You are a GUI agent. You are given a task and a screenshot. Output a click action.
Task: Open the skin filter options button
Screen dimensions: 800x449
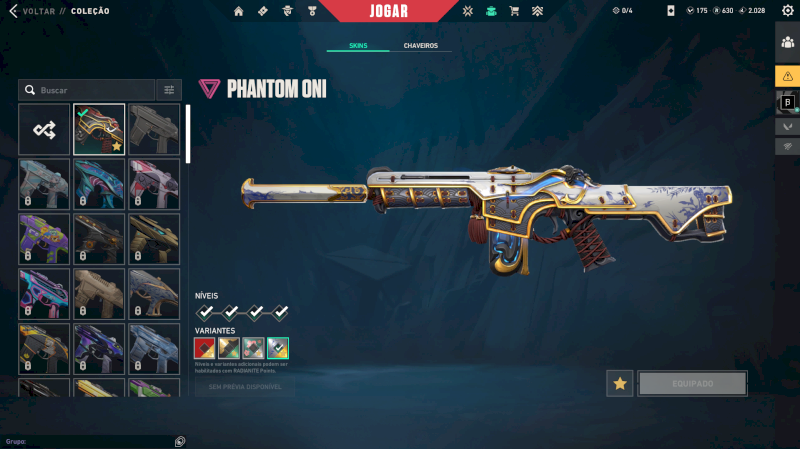169,90
